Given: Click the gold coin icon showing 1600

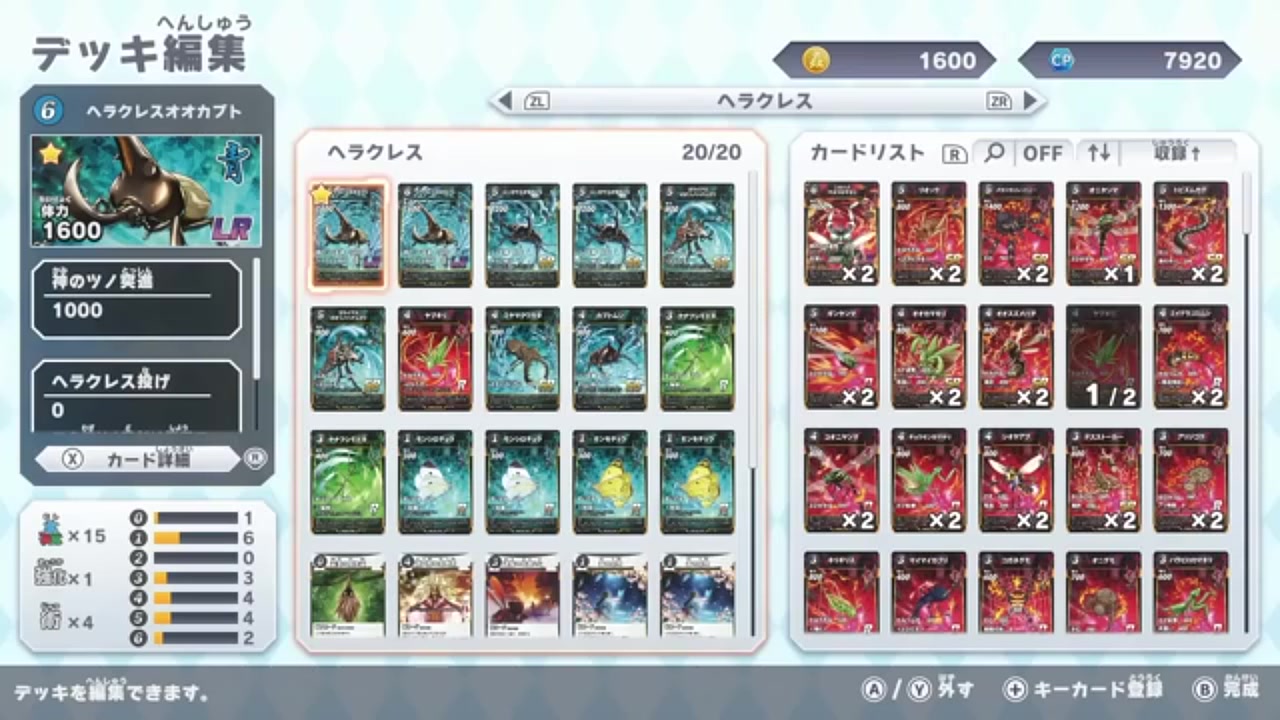Looking at the screenshot, I should [818, 61].
